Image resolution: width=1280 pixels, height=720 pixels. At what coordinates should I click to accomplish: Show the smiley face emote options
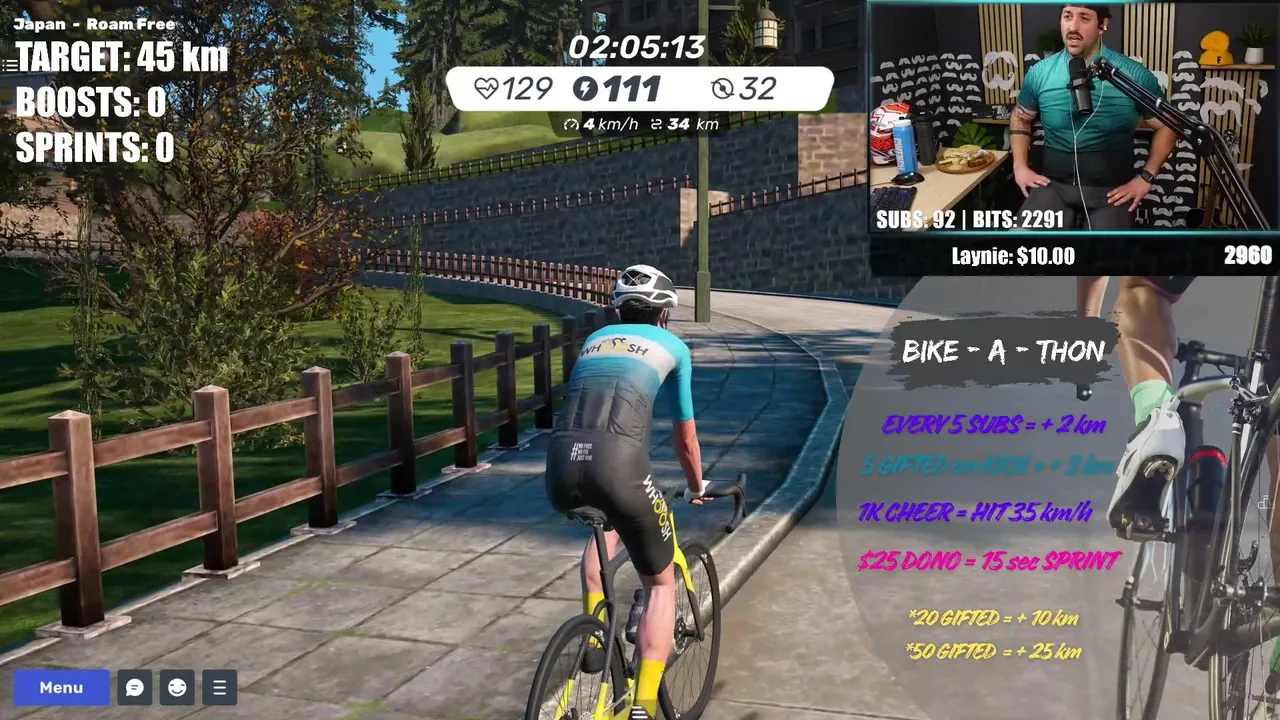point(177,688)
